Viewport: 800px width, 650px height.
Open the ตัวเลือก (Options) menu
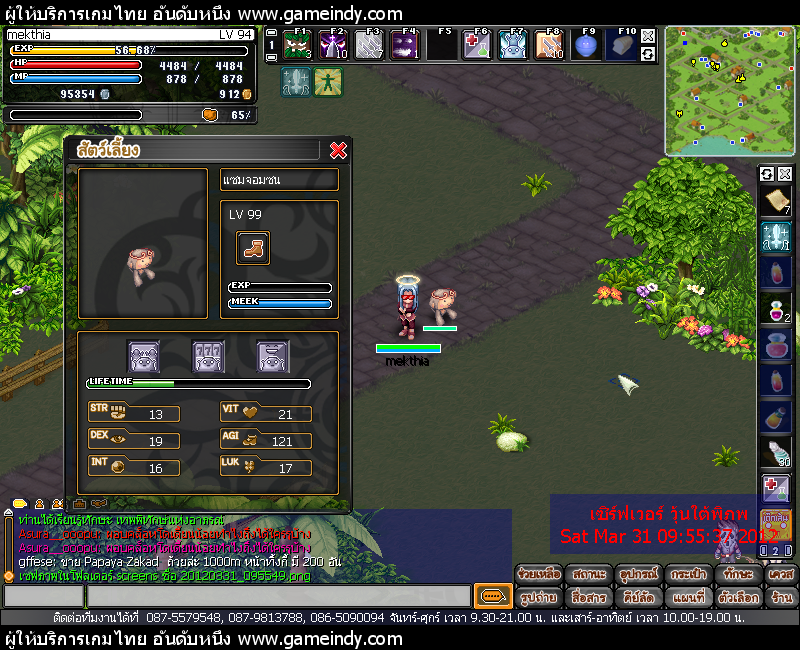[x=738, y=597]
